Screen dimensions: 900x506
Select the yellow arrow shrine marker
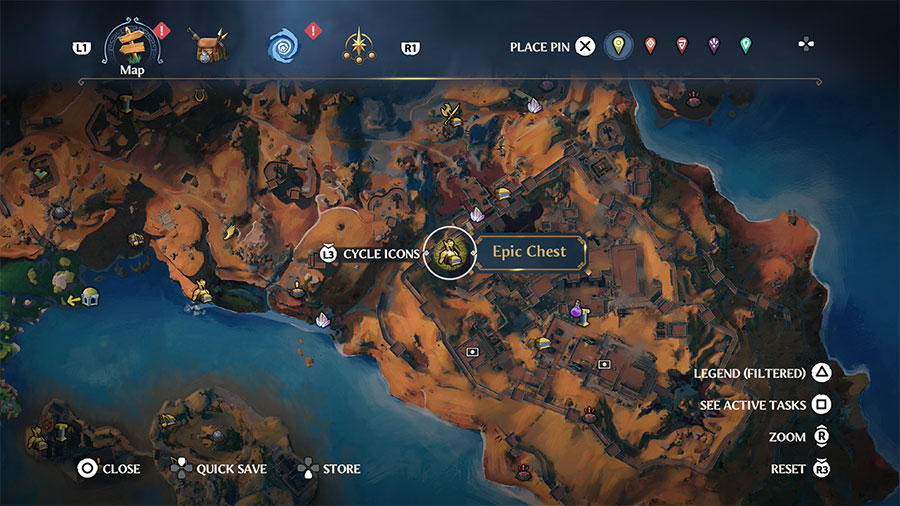point(88,297)
